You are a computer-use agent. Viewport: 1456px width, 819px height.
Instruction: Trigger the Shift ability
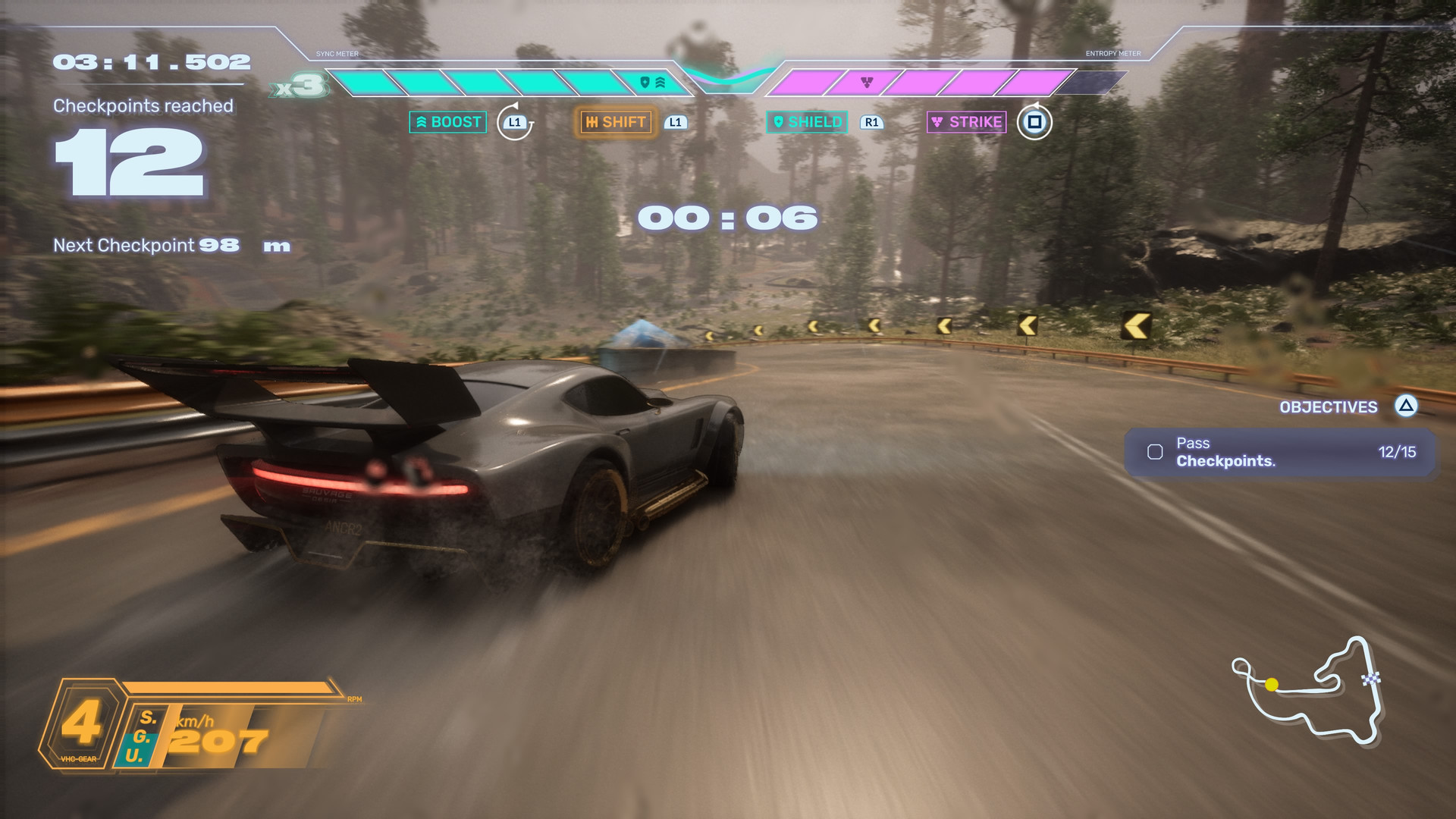(x=616, y=122)
